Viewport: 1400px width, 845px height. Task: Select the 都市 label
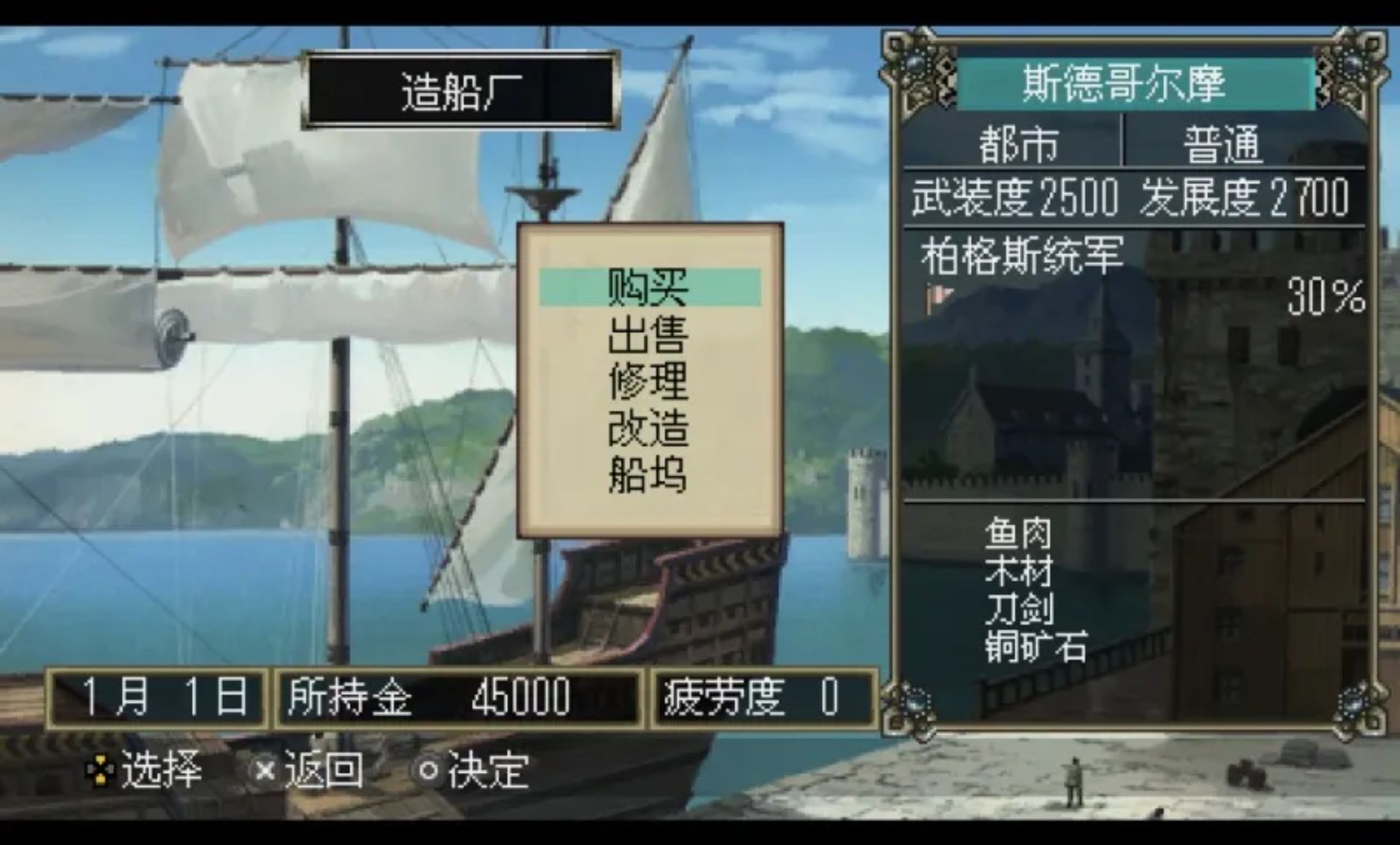click(1017, 144)
